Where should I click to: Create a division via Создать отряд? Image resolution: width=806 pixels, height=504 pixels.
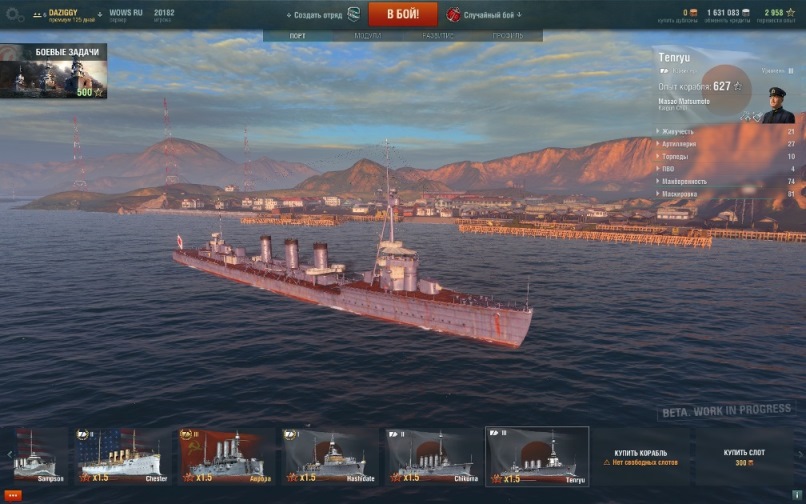(x=317, y=15)
